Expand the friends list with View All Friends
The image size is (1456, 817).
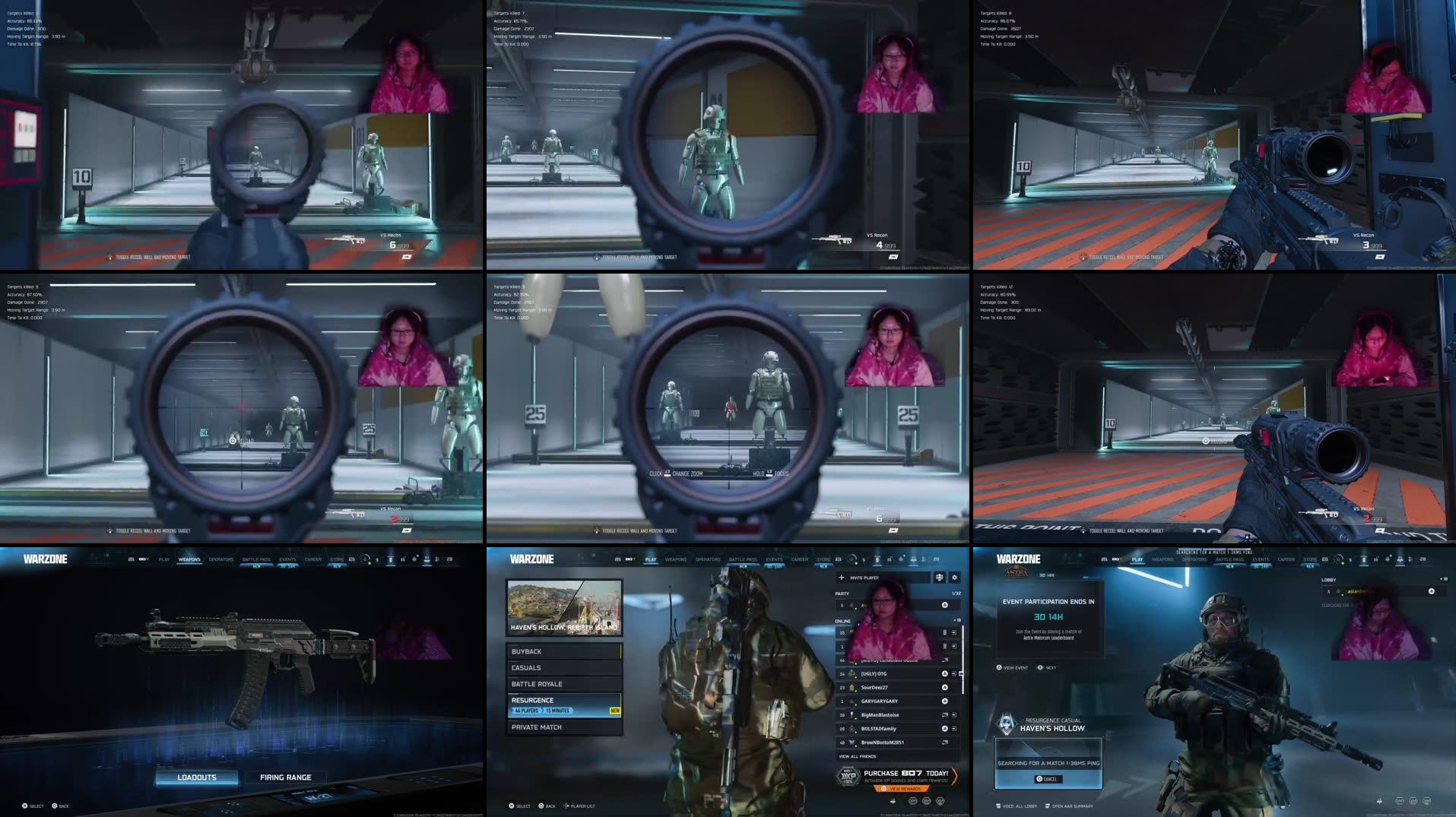[x=857, y=756]
